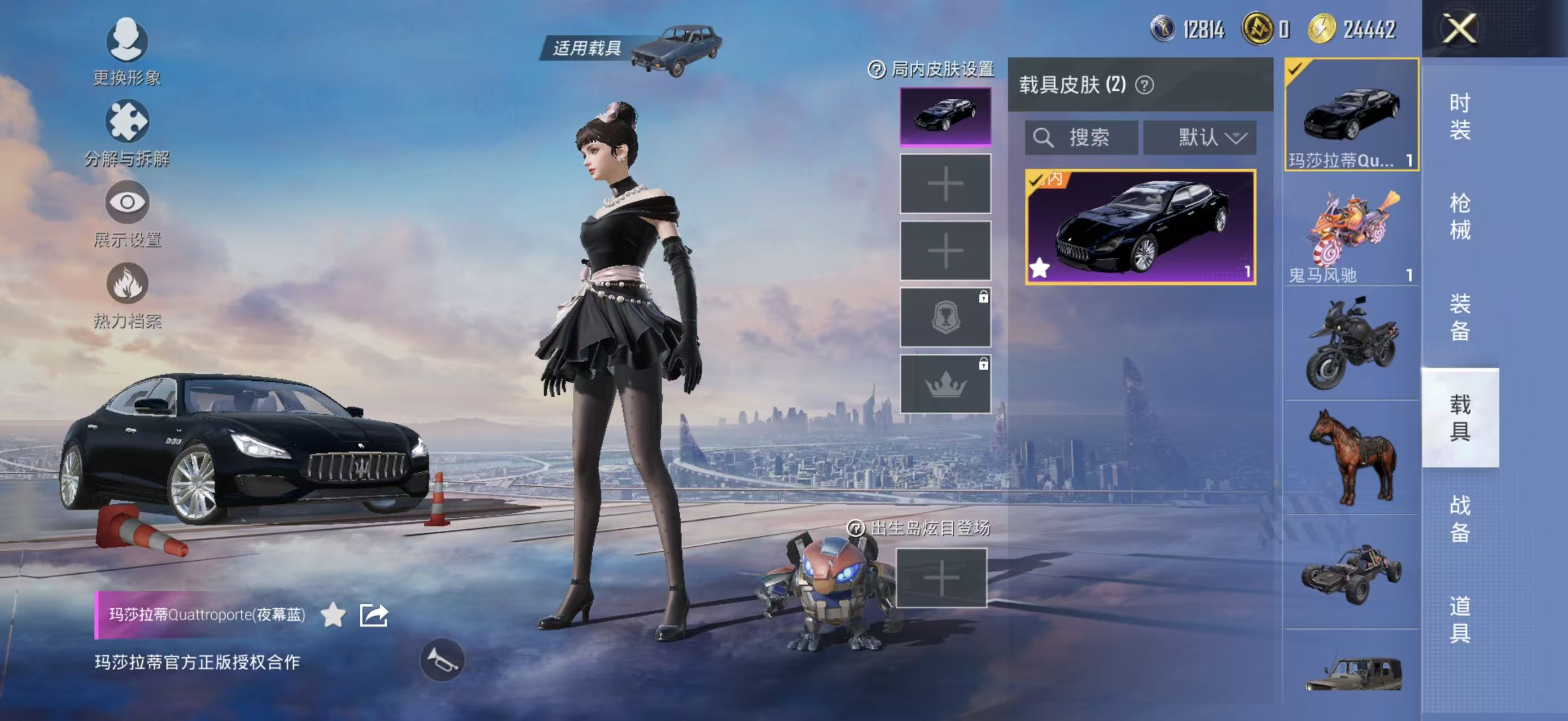Switch to the 战备 tab

click(x=1459, y=518)
